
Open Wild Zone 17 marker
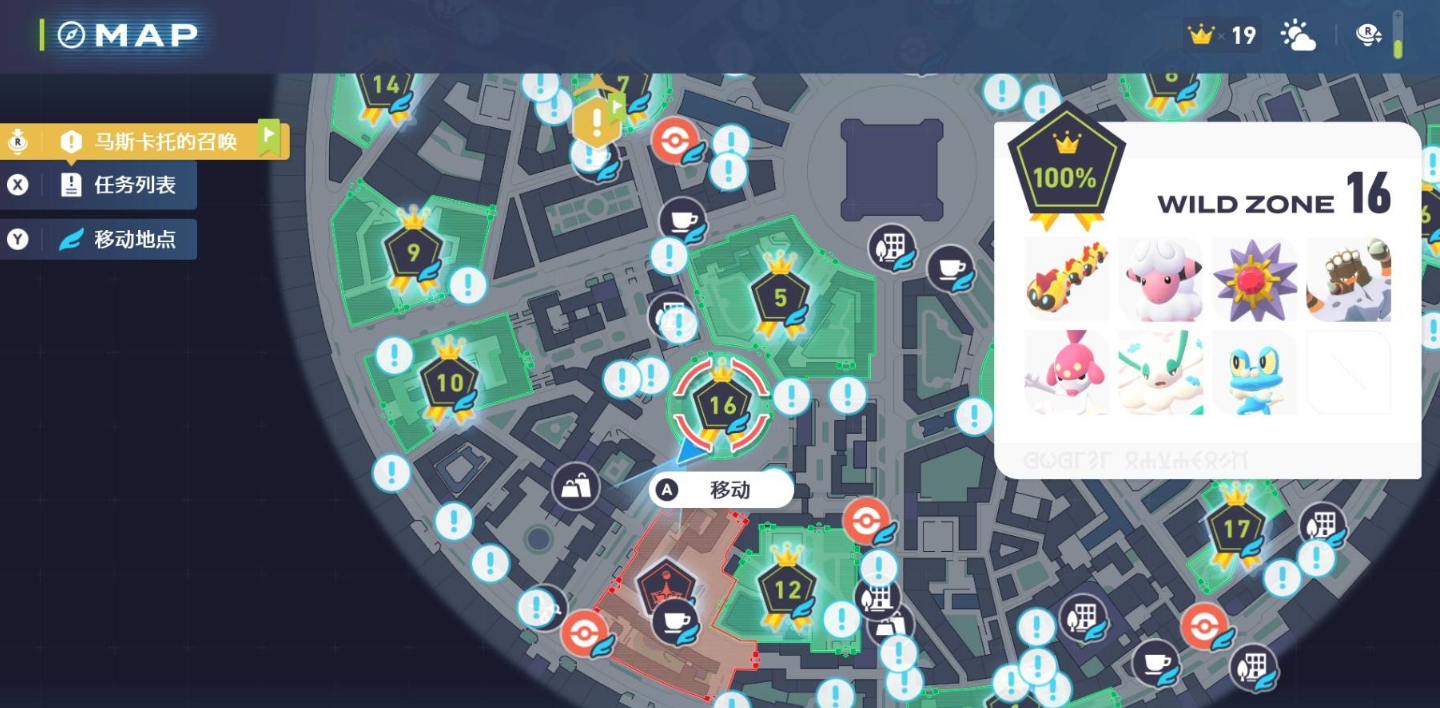tap(1236, 527)
